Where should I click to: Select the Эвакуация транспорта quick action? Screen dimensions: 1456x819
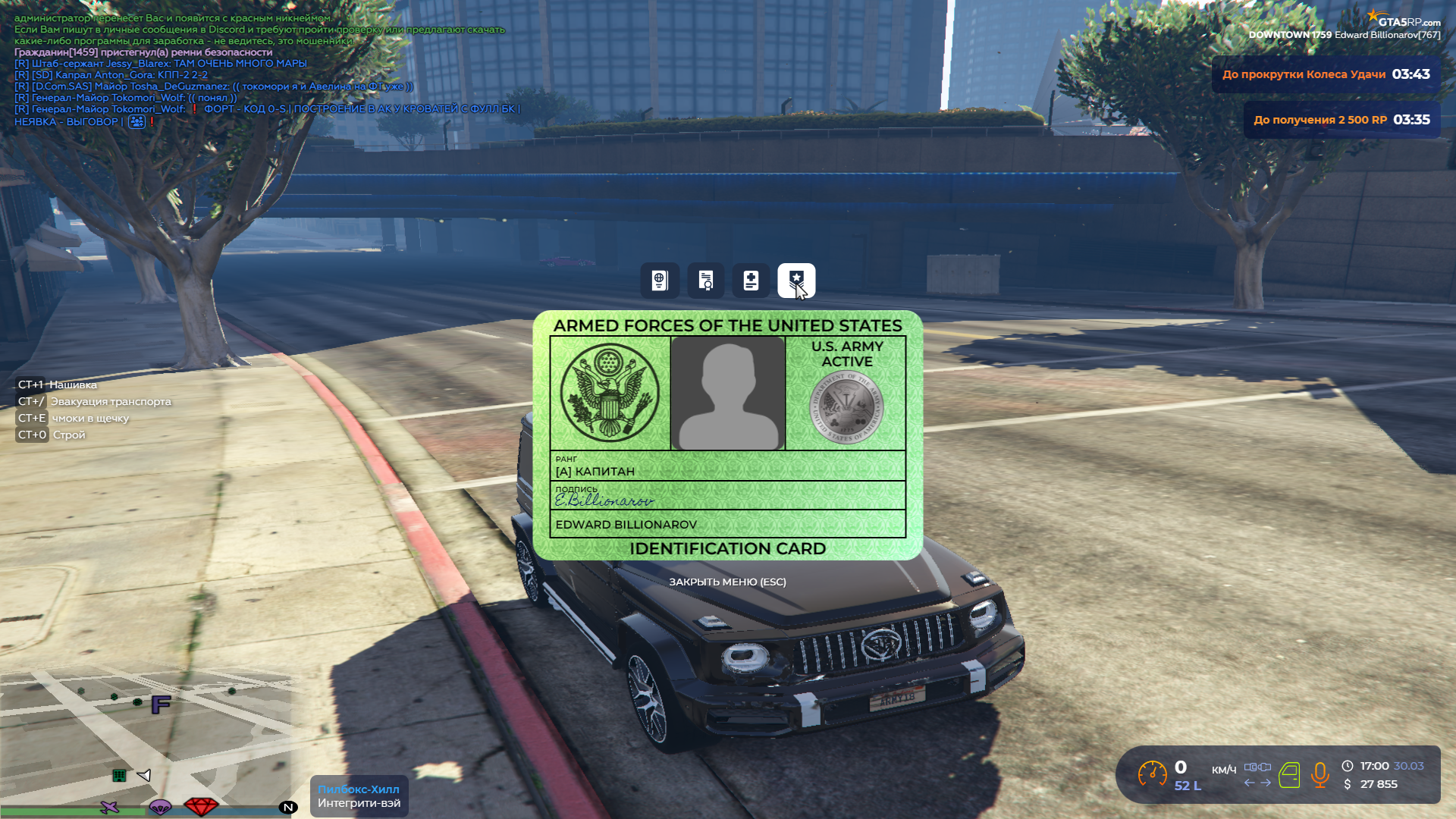pyautogui.click(x=110, y=401)
